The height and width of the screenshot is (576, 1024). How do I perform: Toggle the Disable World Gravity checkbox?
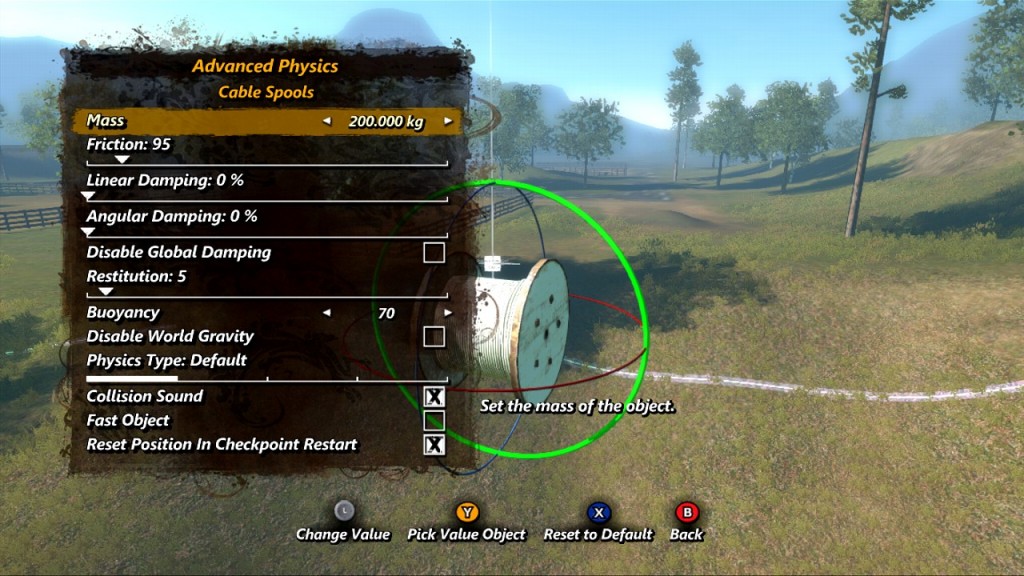coord(433,336)
